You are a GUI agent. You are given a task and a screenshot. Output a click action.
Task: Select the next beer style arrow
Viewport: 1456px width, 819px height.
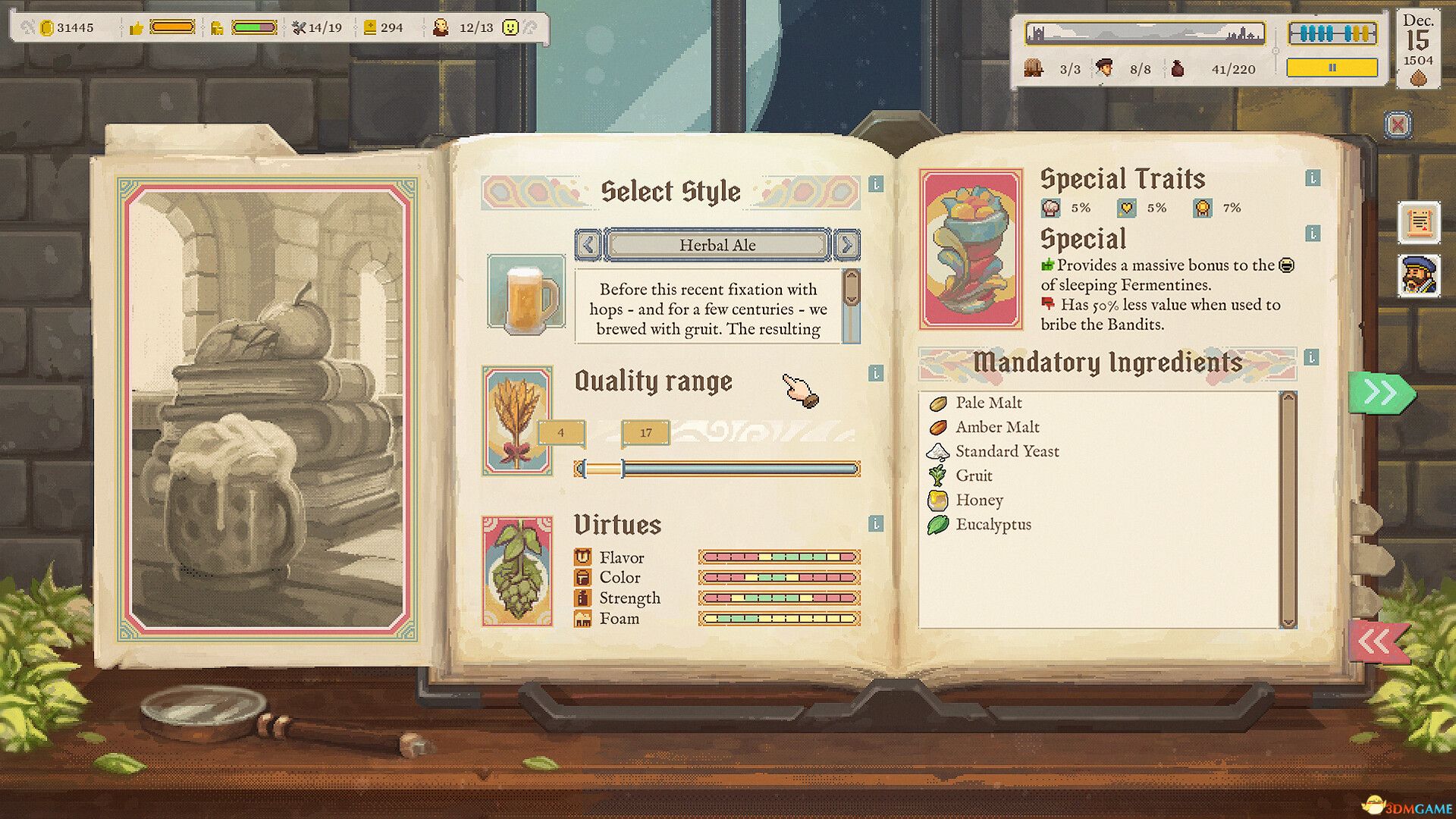pyautogui.click(x=846, y=245)
